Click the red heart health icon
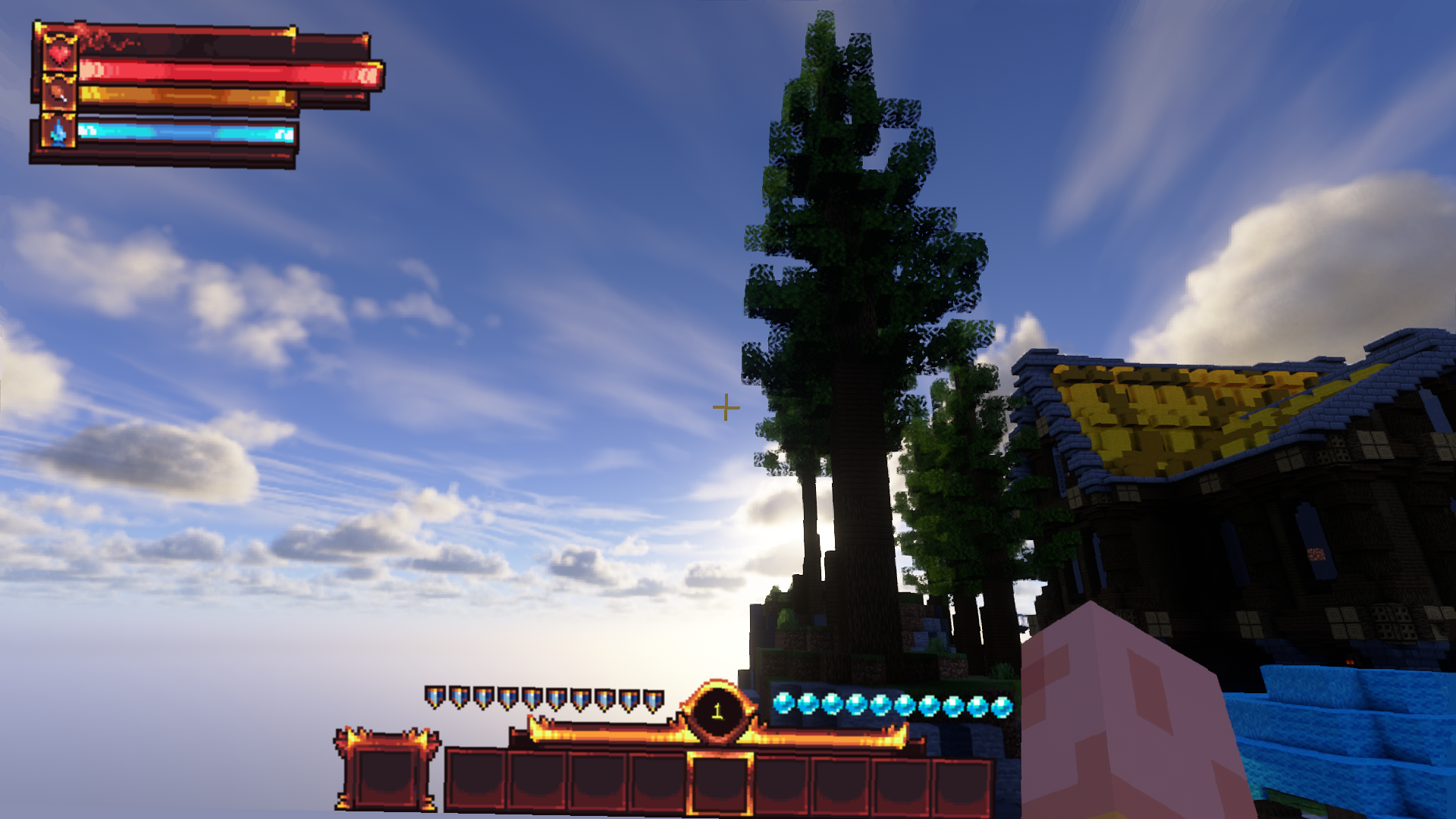Viewport: 1456px width, 819px height. (61, 54)
